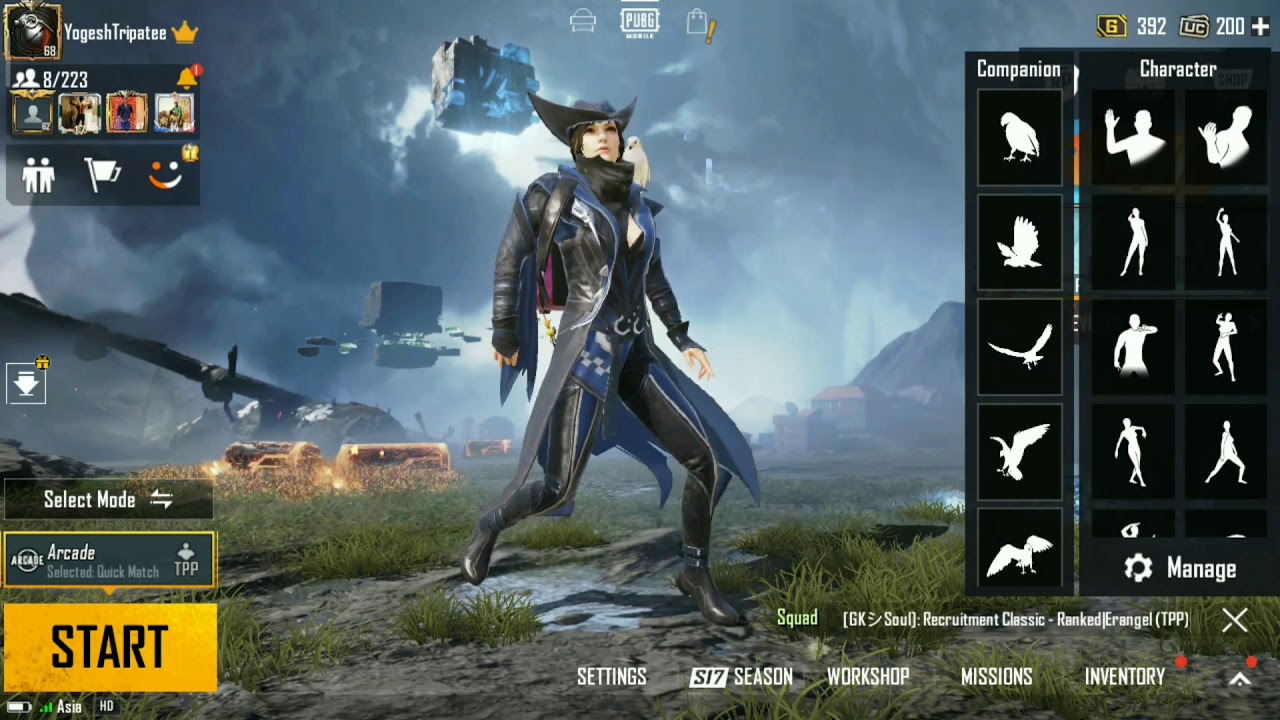Go to the WORKSHOP

tap(867, 677)
